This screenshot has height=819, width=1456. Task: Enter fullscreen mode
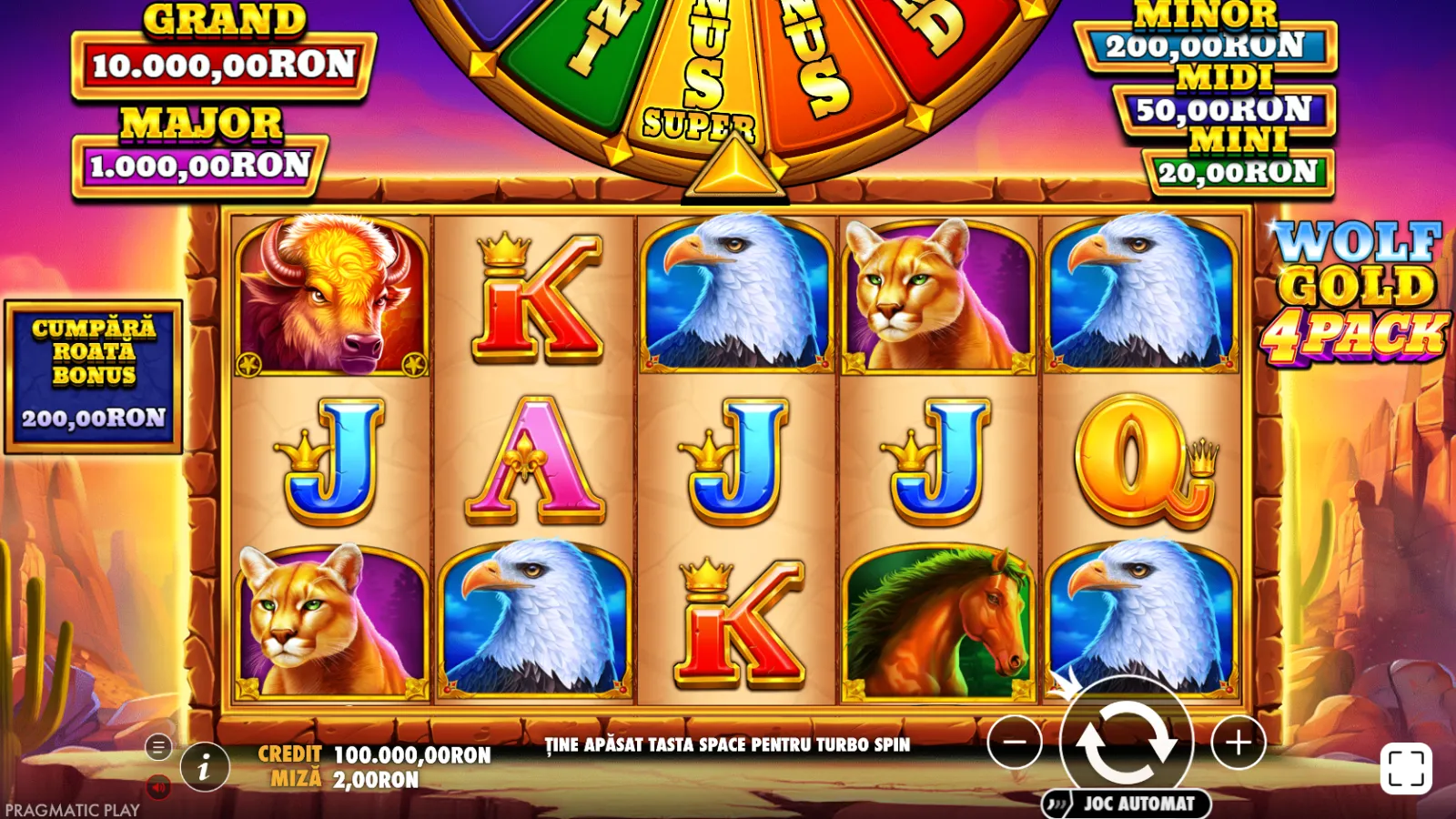[x=1406, y=769]
